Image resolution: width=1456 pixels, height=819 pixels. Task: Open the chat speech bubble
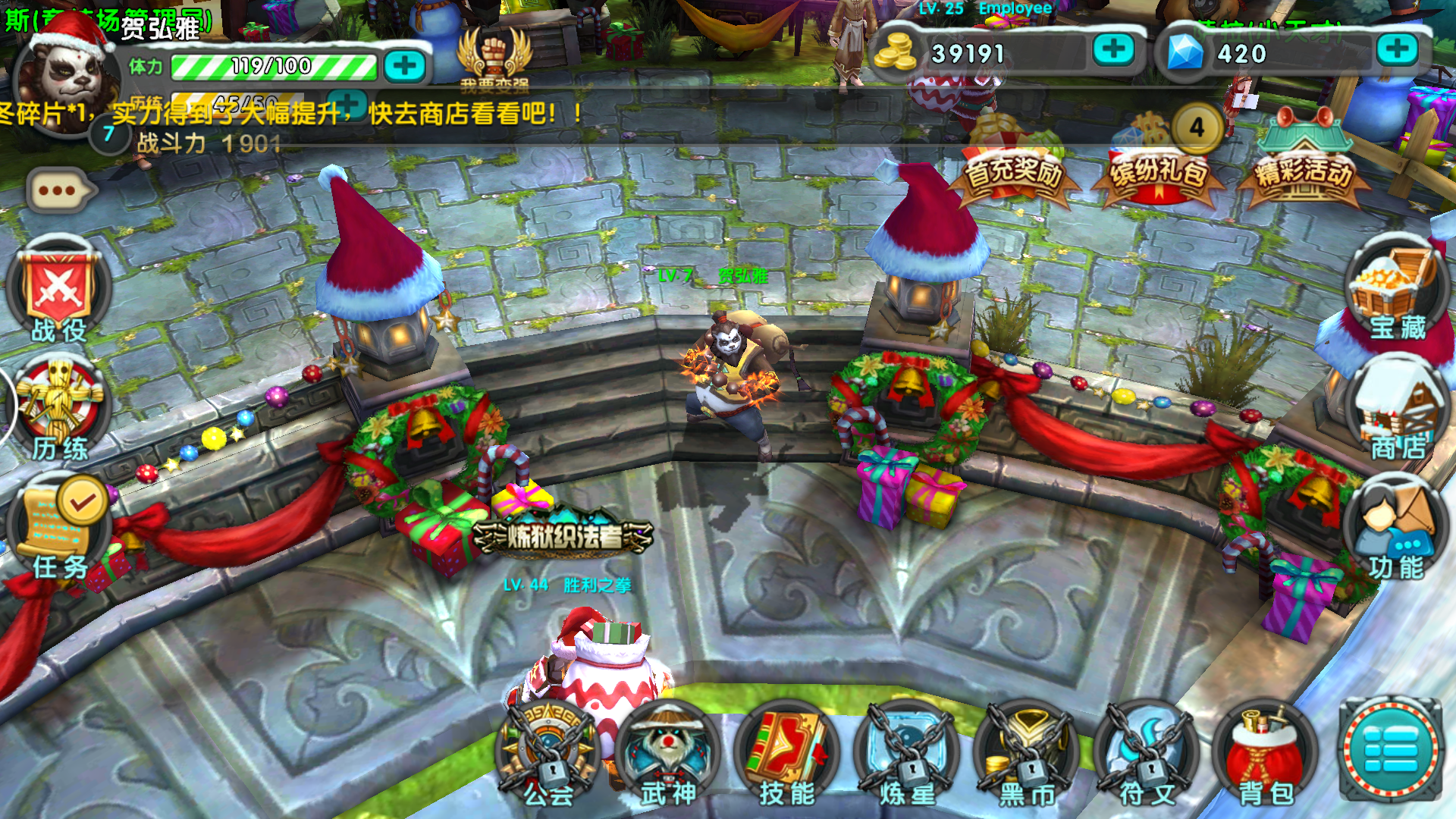click(x=61, y=190)
